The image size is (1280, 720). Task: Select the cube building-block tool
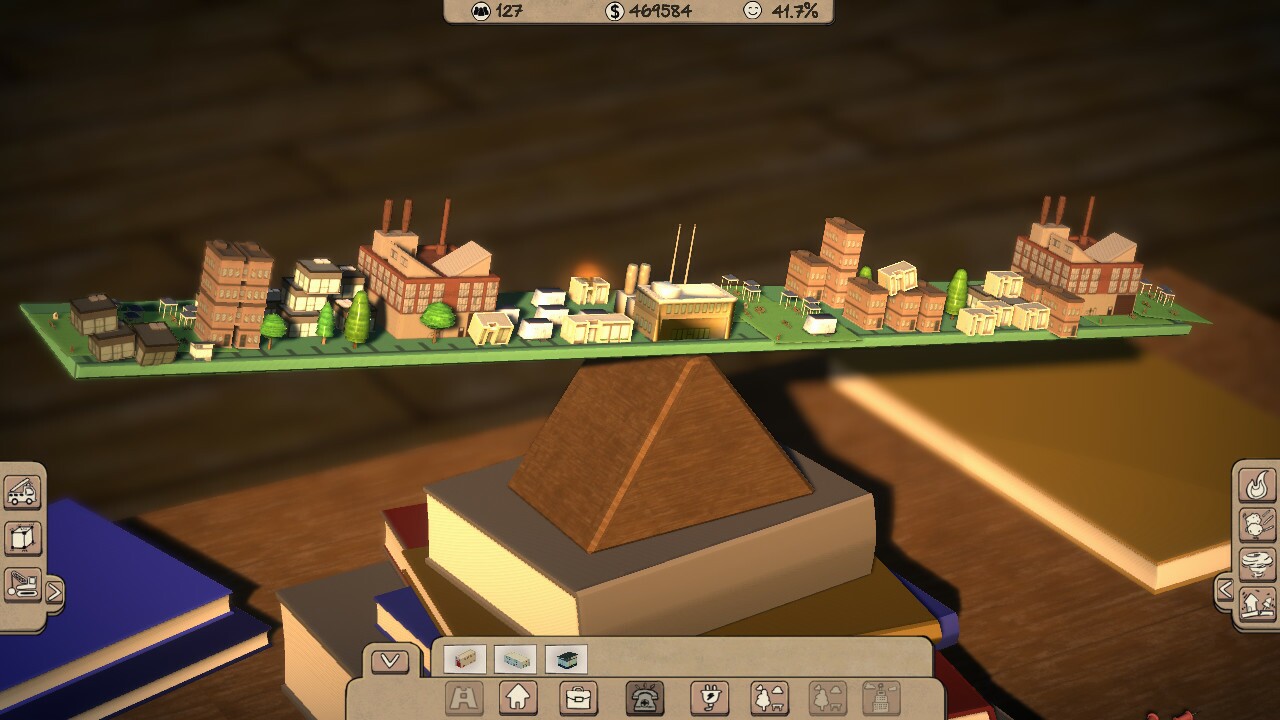click(x=22, y=537)
